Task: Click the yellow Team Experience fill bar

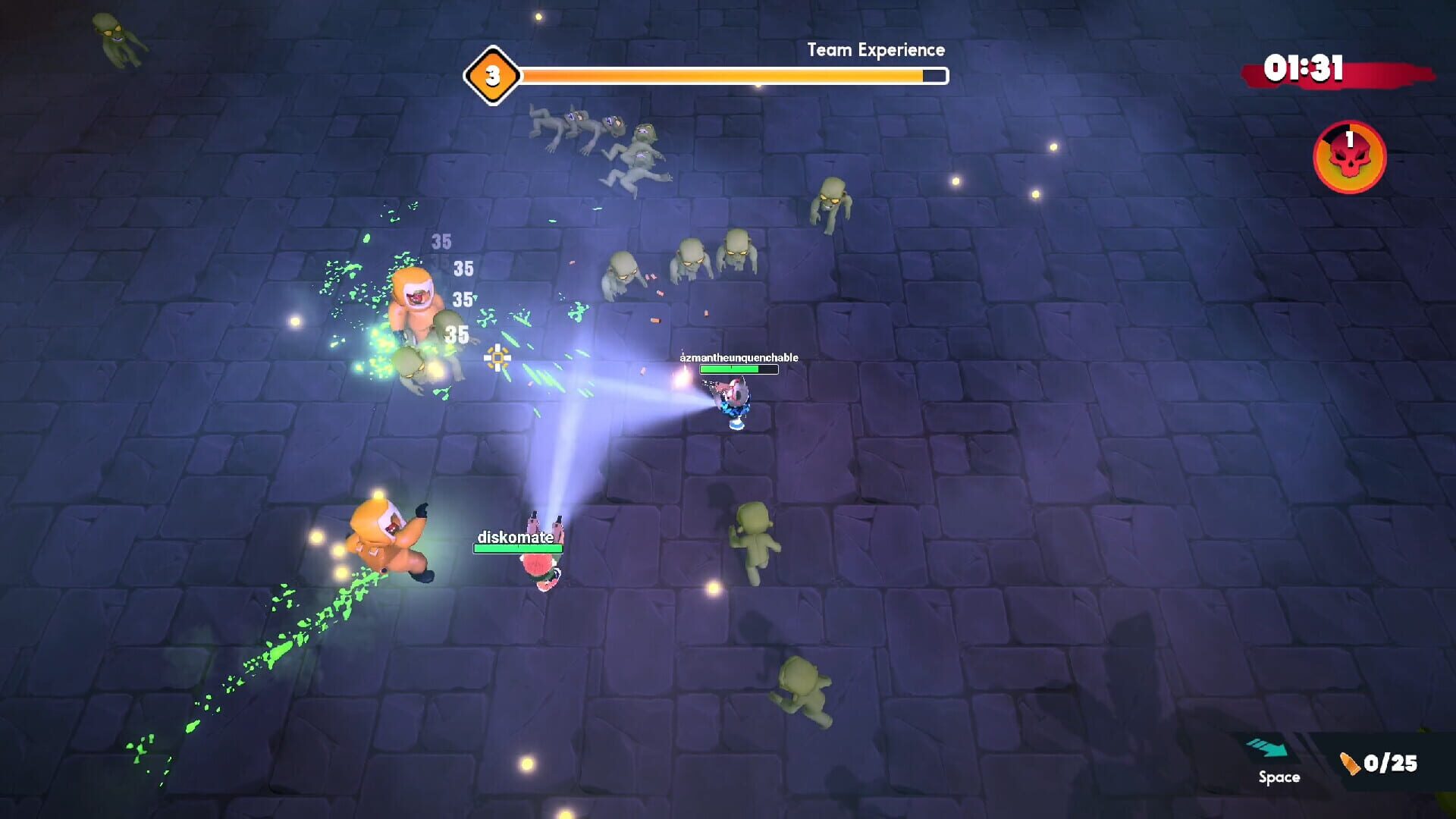Action: (720, 76)
